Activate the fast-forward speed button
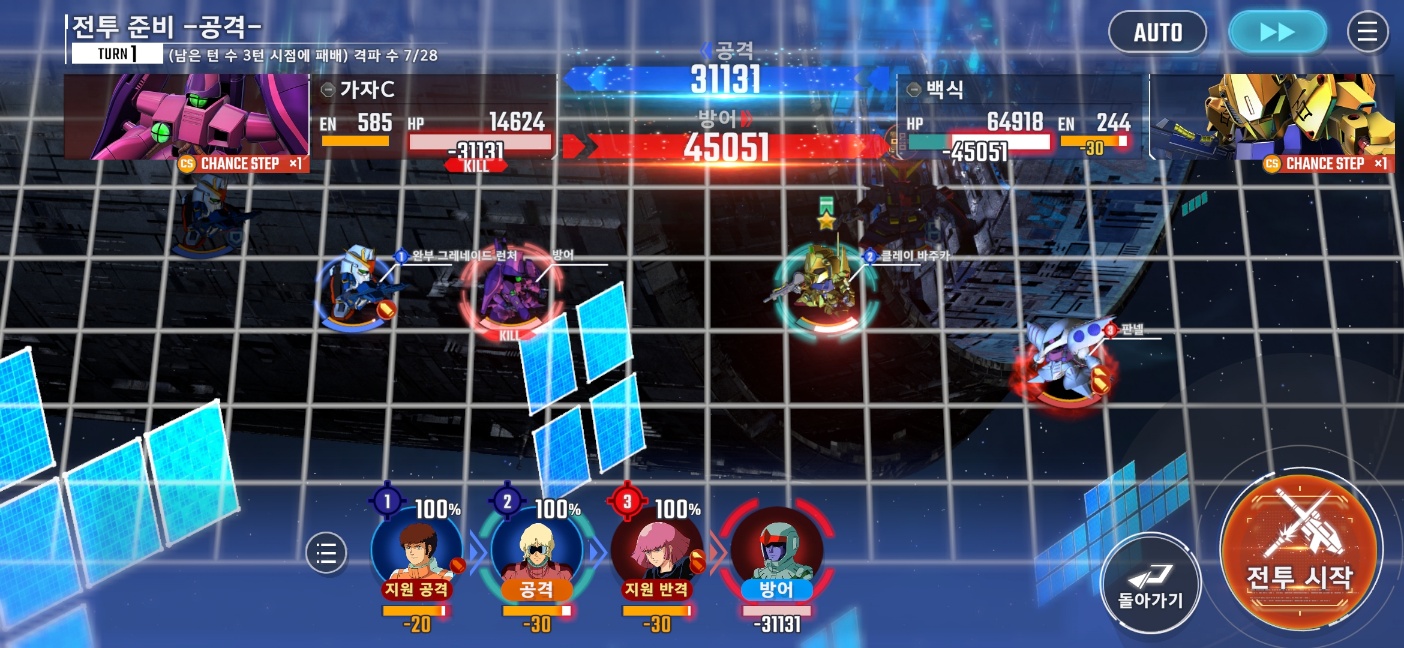 pyautogui.click(x=1277, y=32)
